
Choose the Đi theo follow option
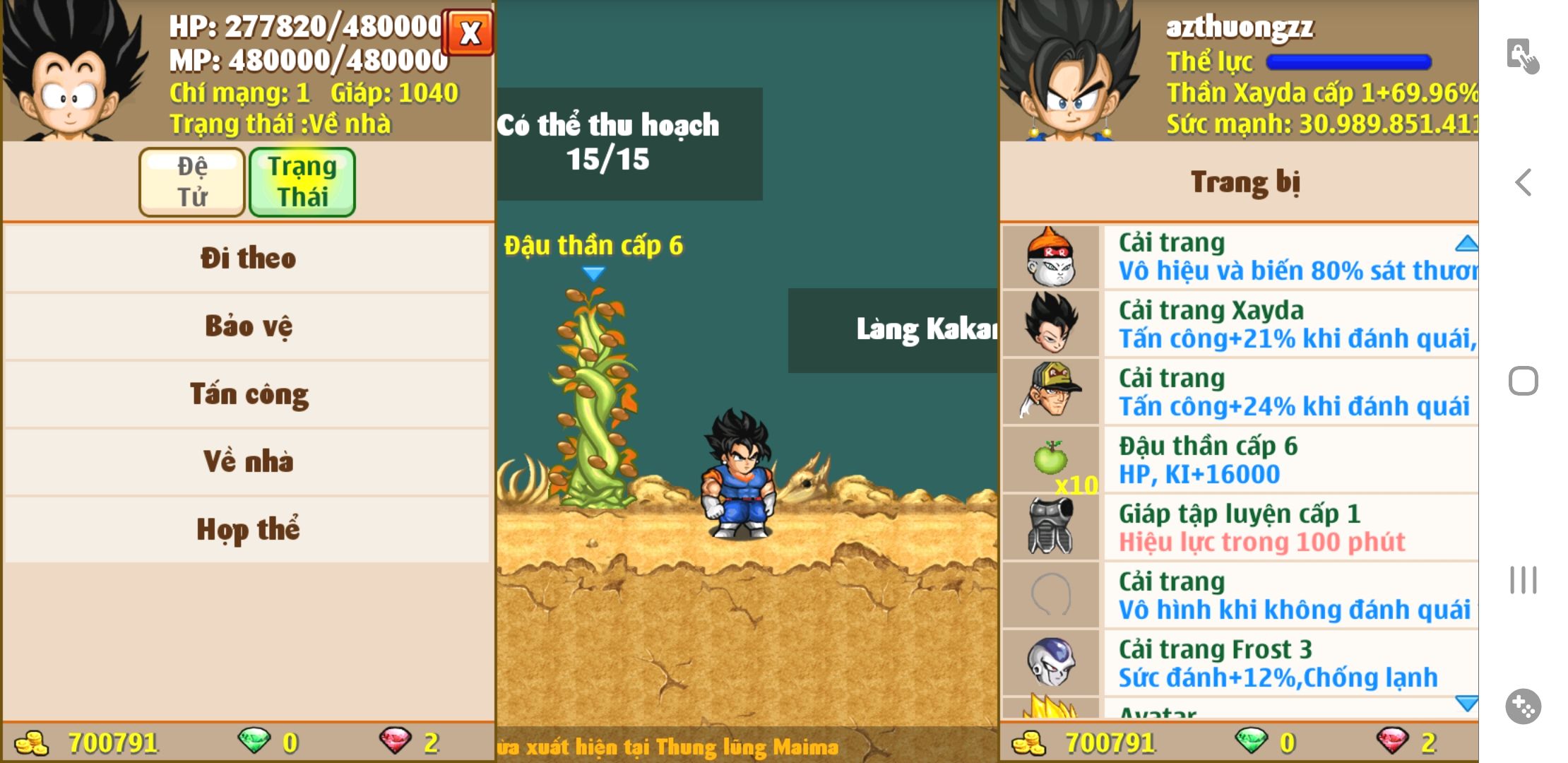click(247, 258)
